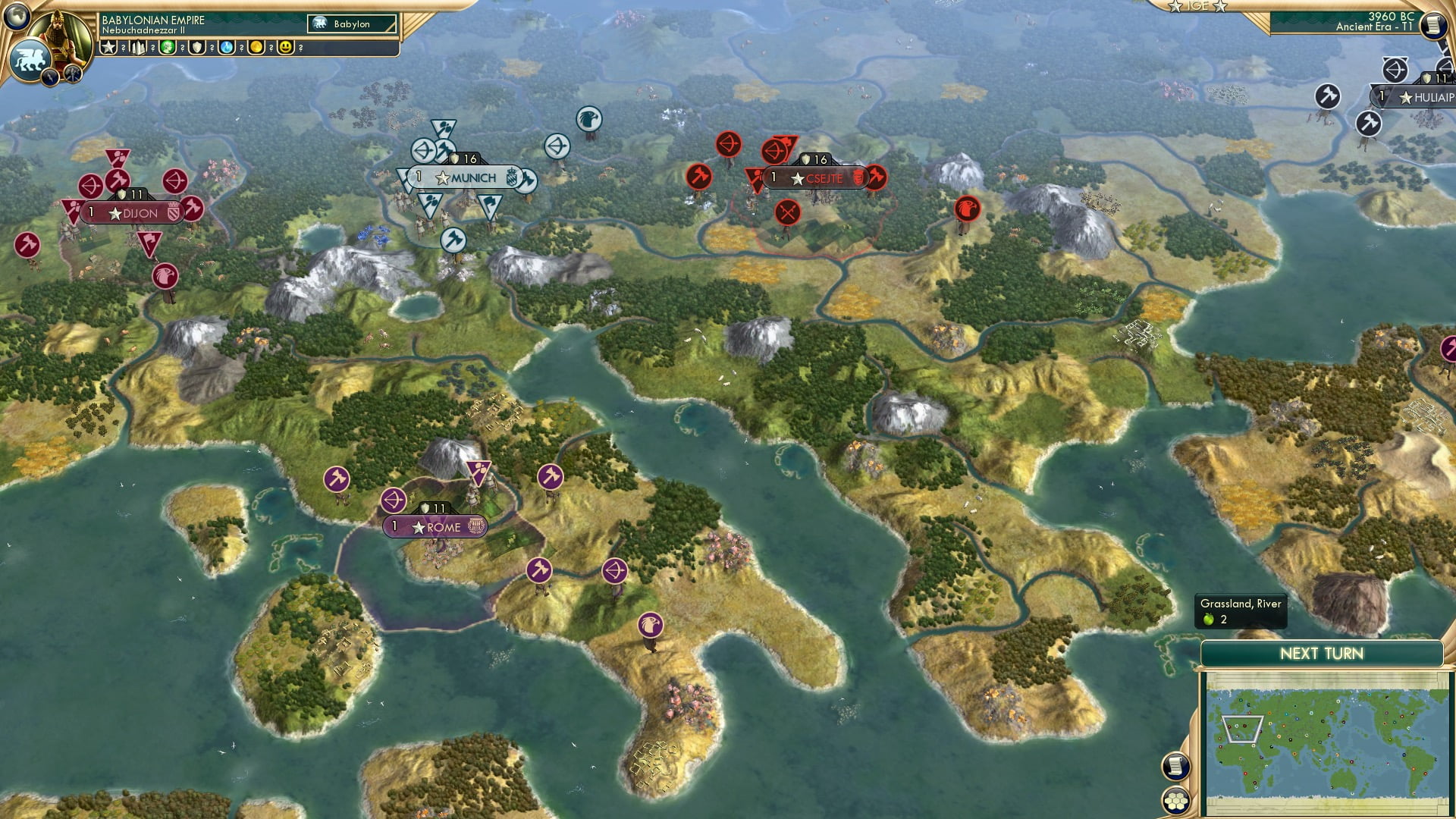
Task: Select the purple warrior icon near Rome
Action: coord(337,479)
